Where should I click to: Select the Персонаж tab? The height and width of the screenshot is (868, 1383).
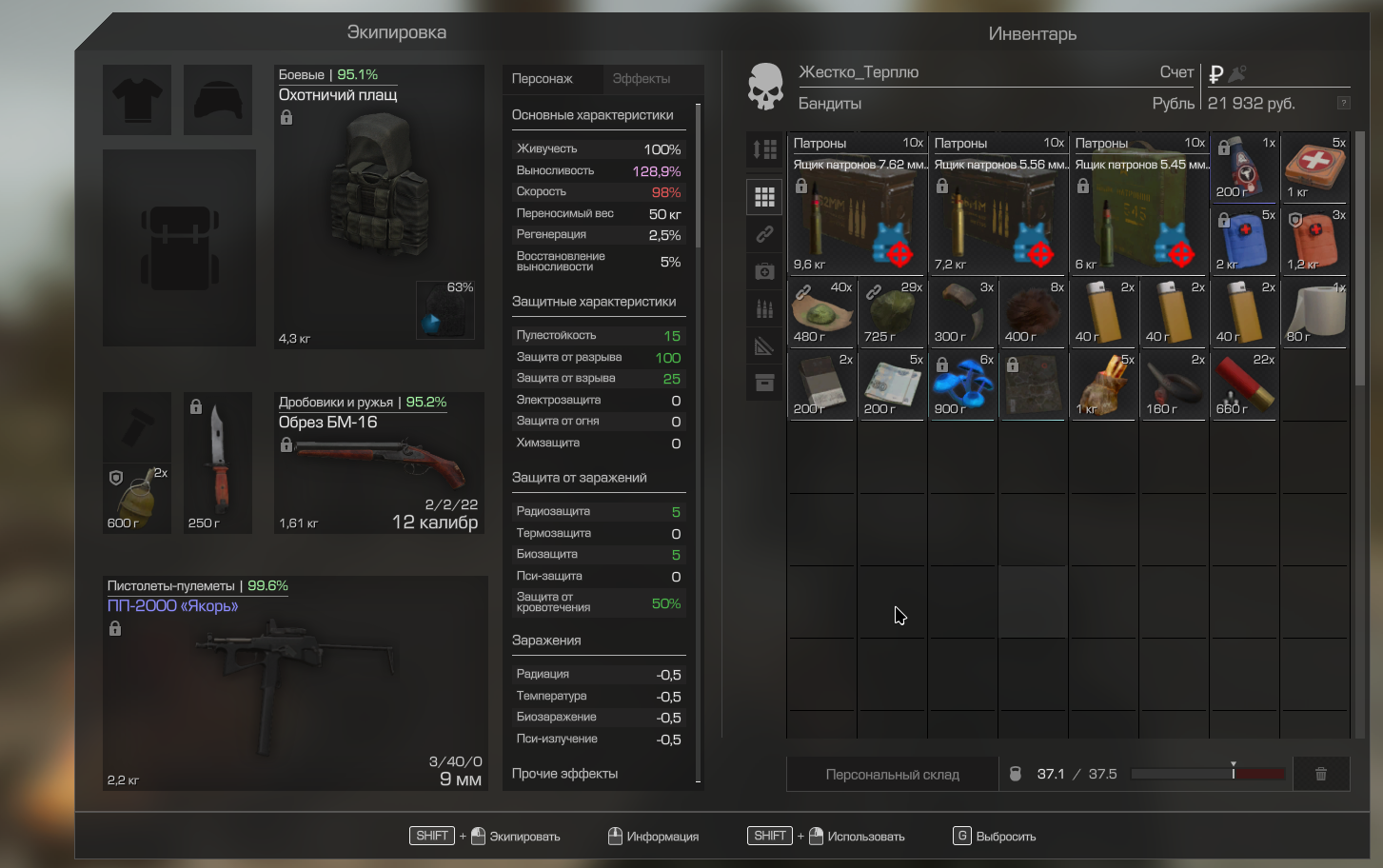point(543,79)
